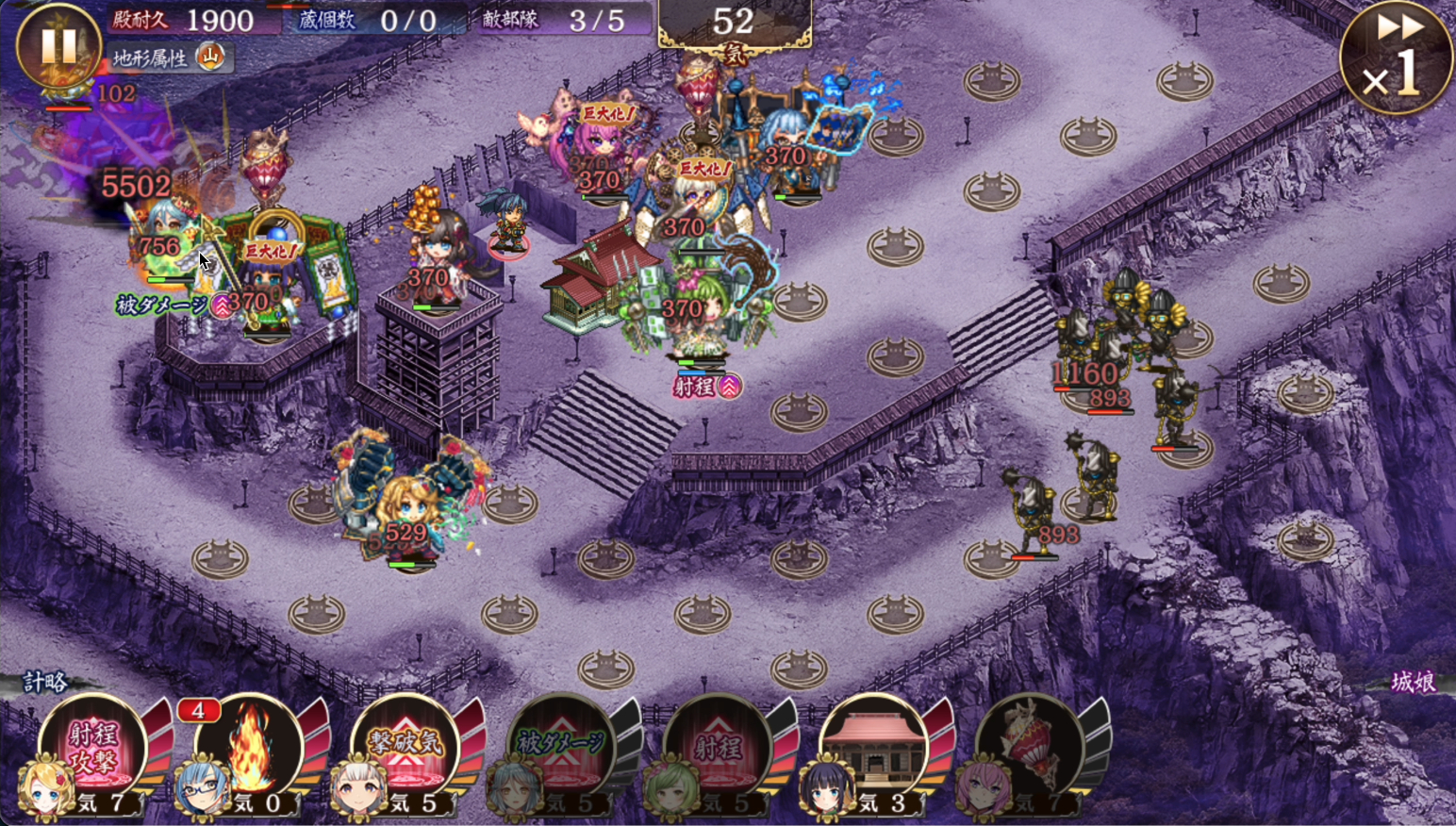Toggle the x1 game speed button
Image resolution: width=1456 pixels, height=826 pixels.
click(1395, 58)
